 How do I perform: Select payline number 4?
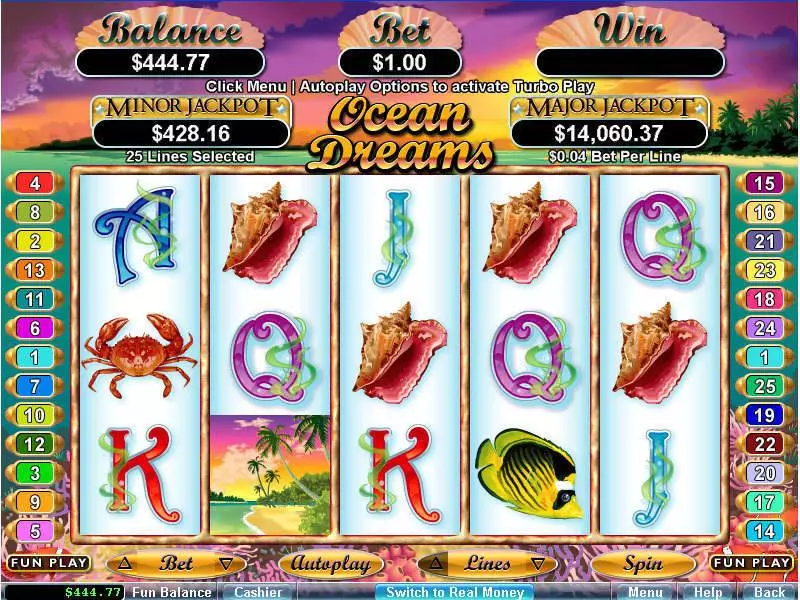coord(35,183)
